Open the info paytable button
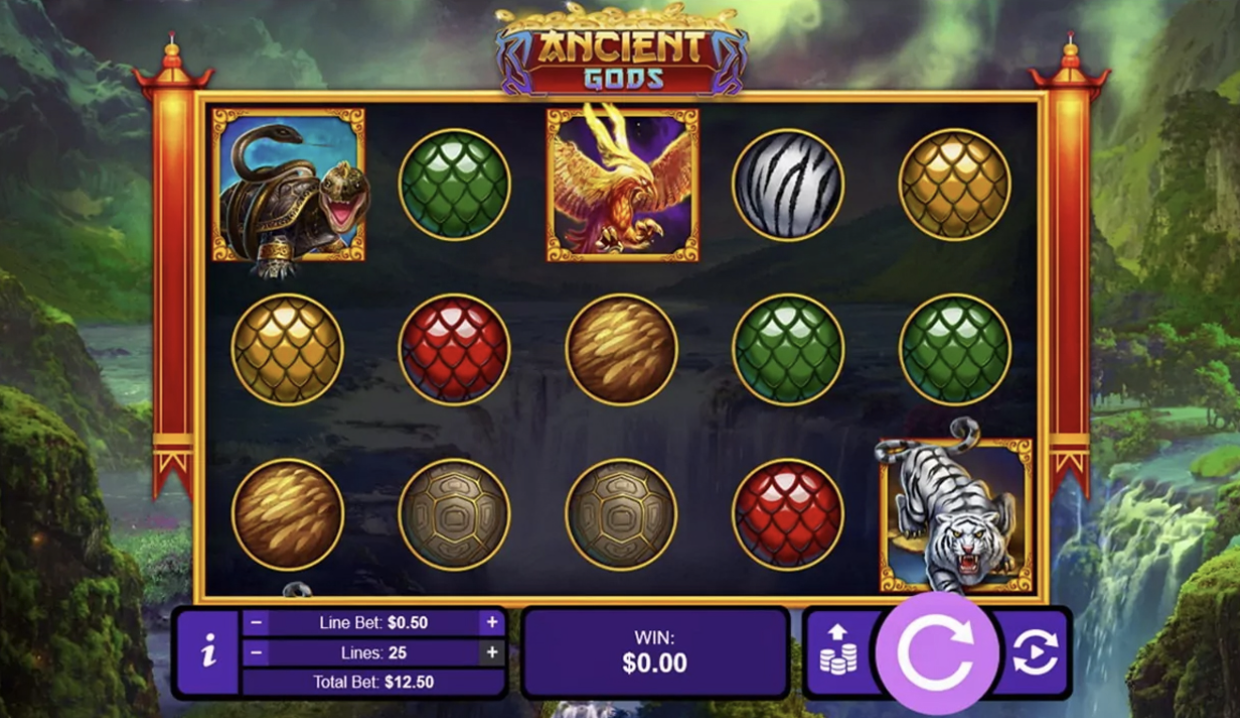The image size is (1240, 718). tap(209, 652)
